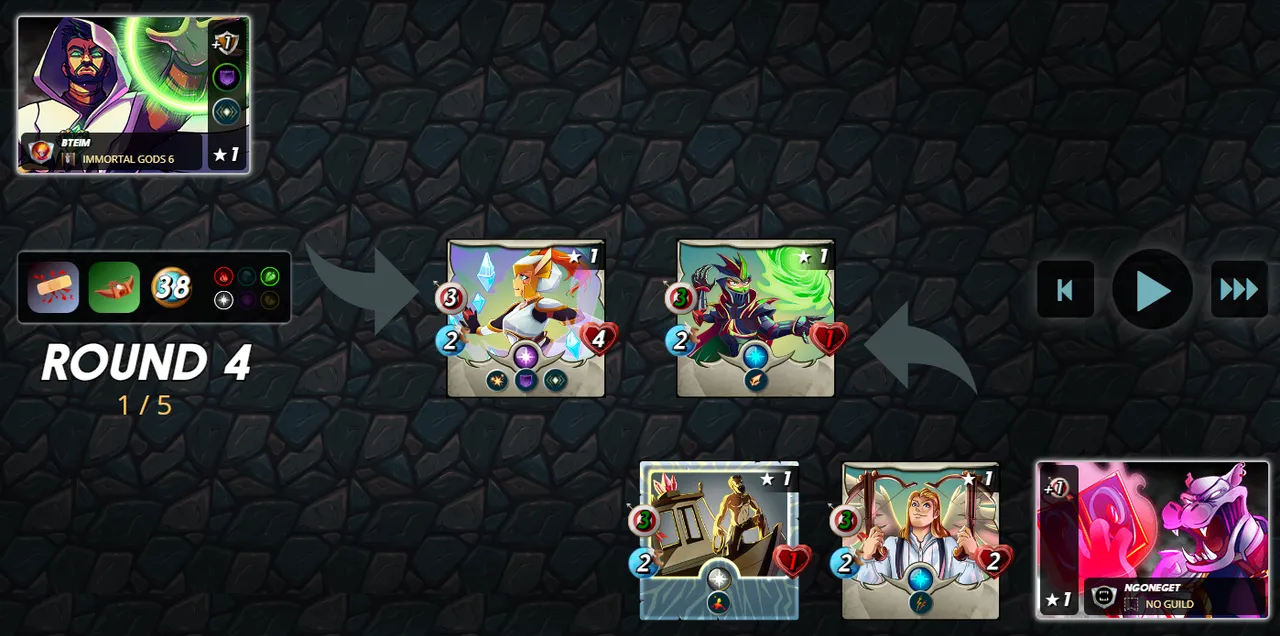Viewport: 1280px width, 636px height.
Task: Fast forward the battle
Action: [x=1239, y=290]
